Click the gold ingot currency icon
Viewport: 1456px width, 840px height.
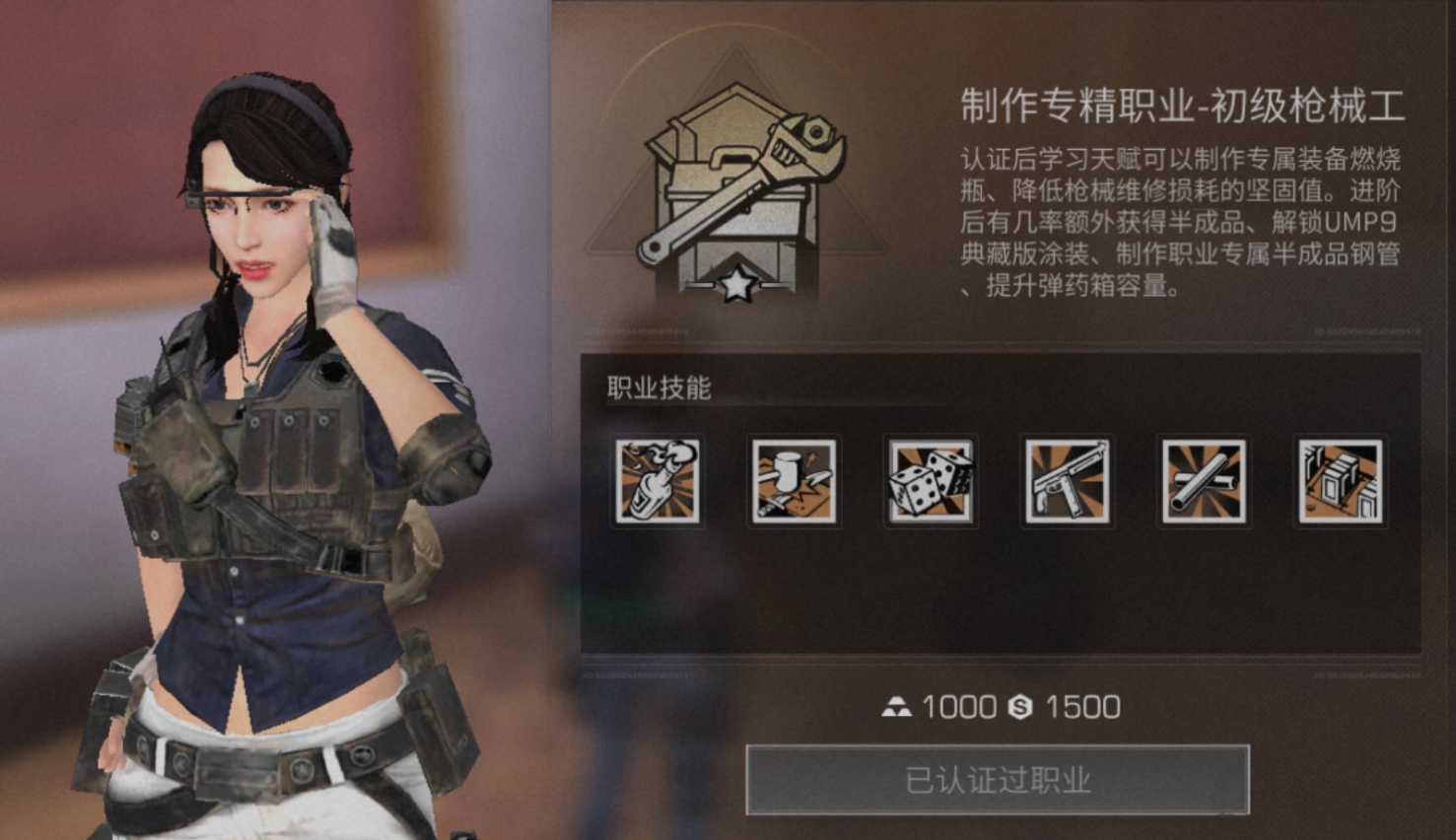(x=898, y=706)
